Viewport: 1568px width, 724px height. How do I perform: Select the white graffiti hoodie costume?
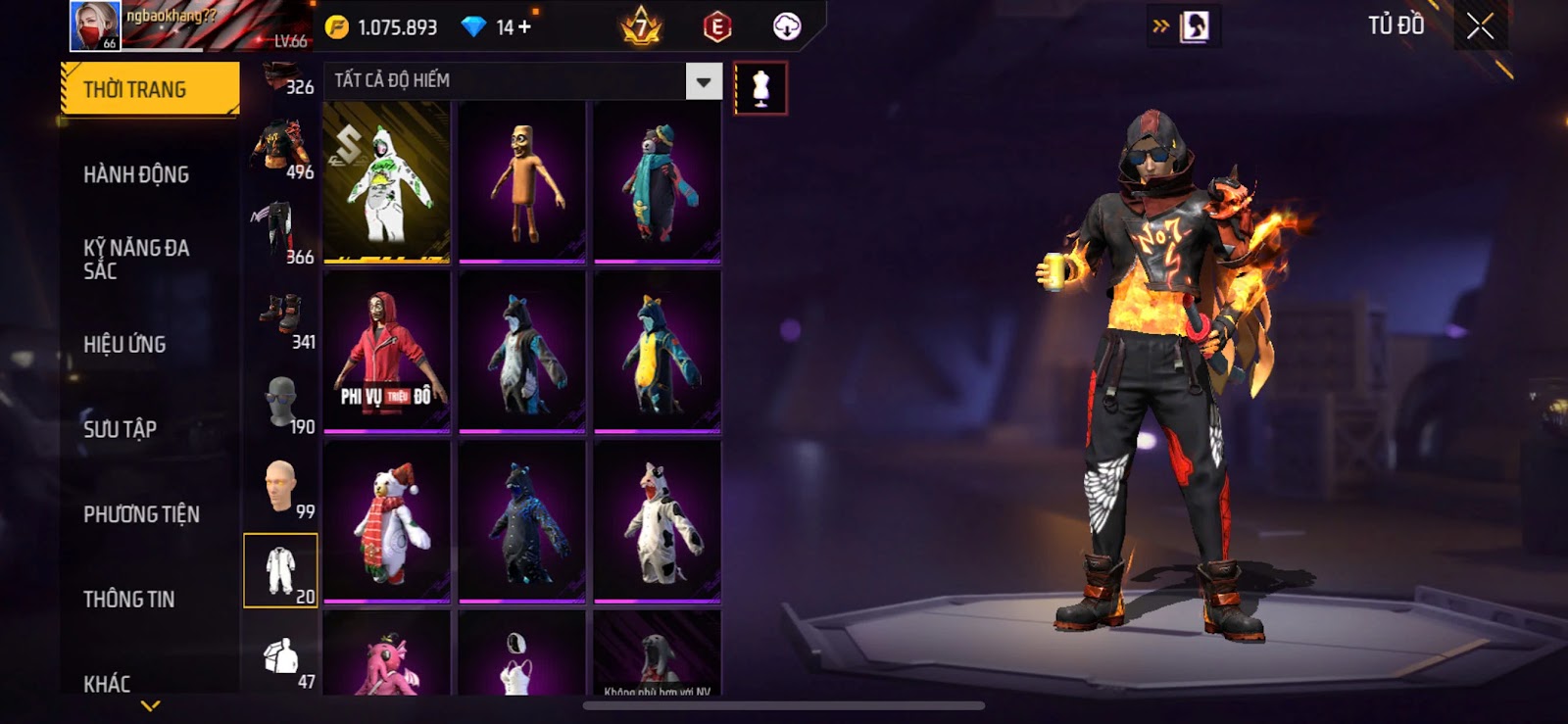click(387, 181)
